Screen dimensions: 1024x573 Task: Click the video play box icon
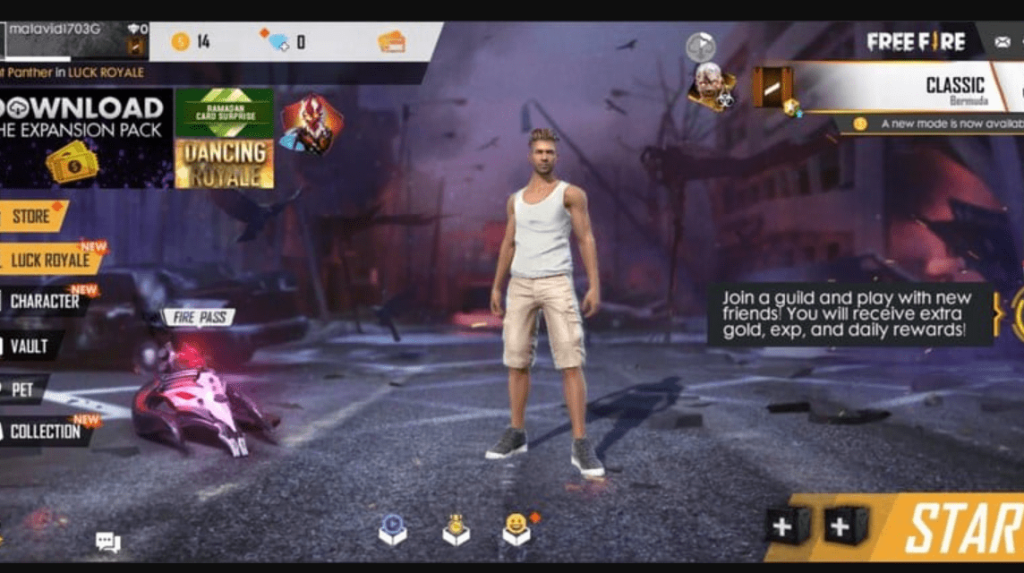pyautogui.click(x=392, y=529)
